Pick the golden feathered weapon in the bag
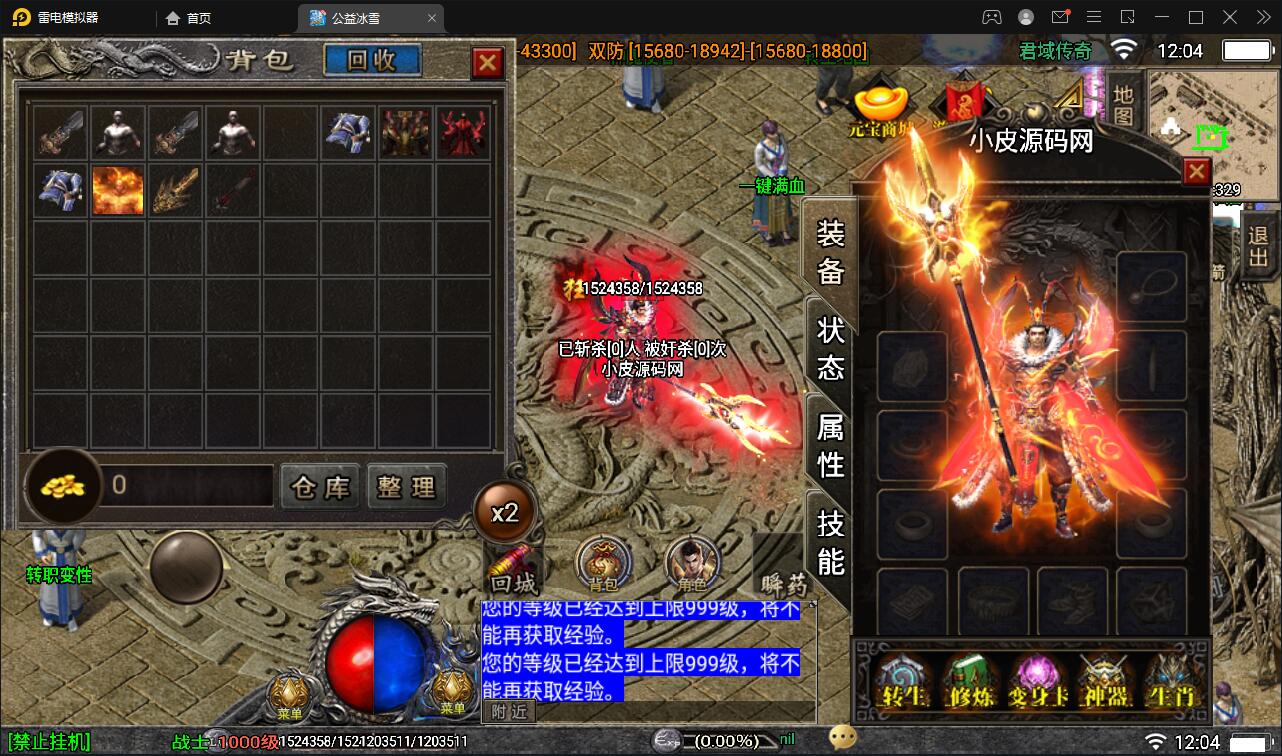This screenshot has height=756, width=1282. [175, 190]
